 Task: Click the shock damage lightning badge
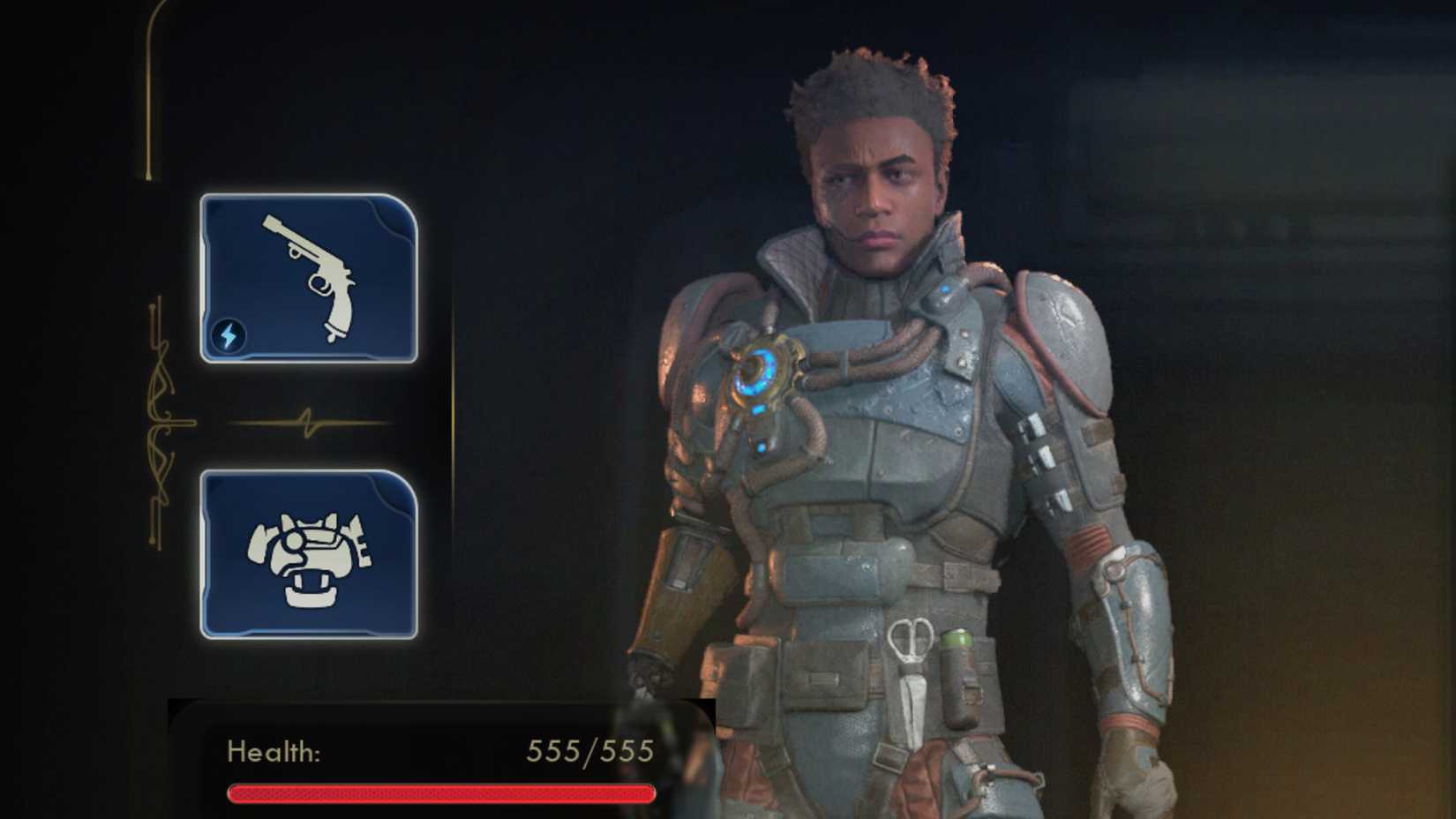228,334
